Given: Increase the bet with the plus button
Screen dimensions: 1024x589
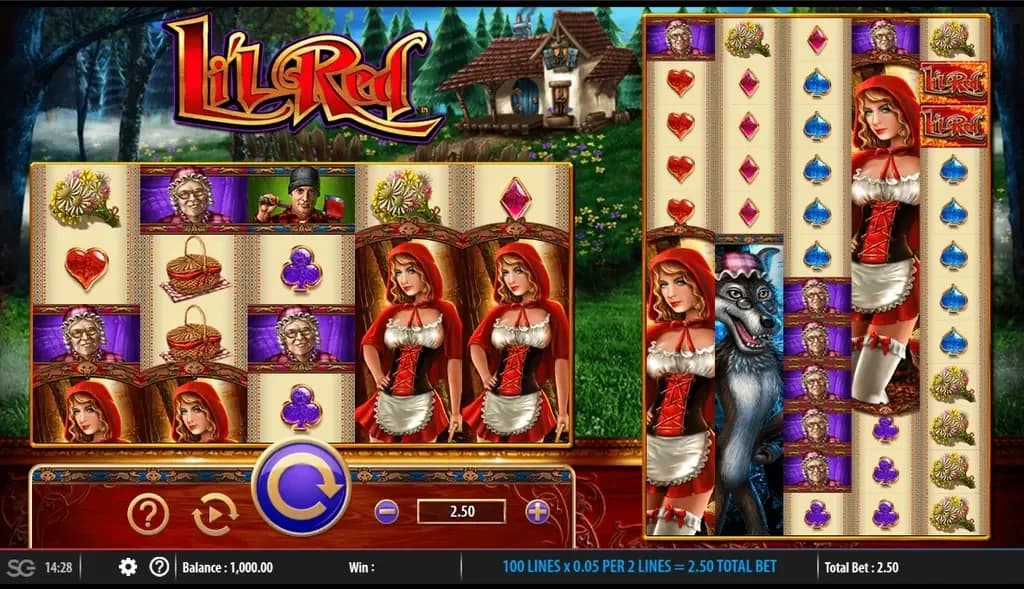Looking at the screenshot, I should click(x=538, y=512).
